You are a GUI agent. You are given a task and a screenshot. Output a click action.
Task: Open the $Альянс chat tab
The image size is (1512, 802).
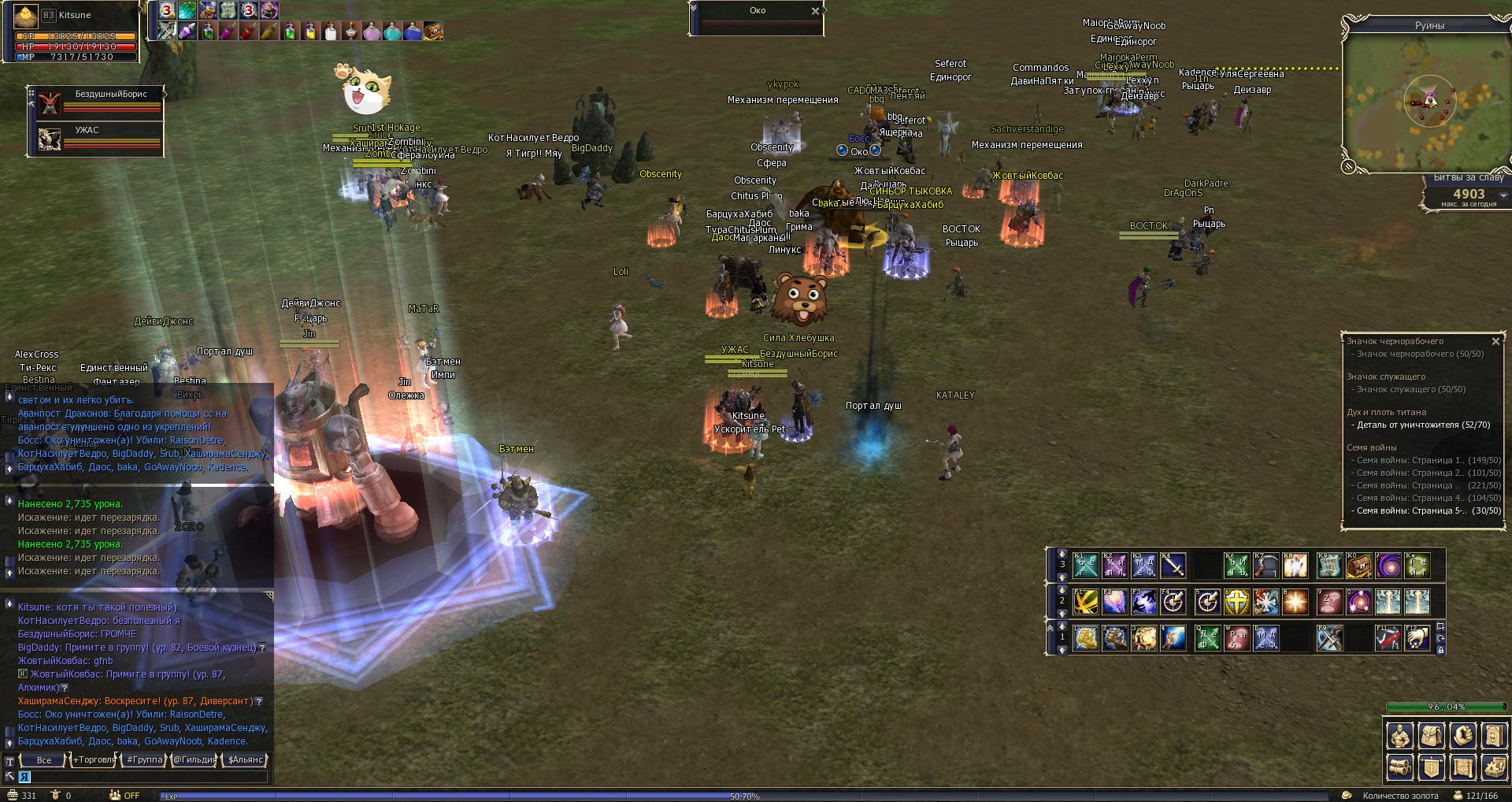245,760
